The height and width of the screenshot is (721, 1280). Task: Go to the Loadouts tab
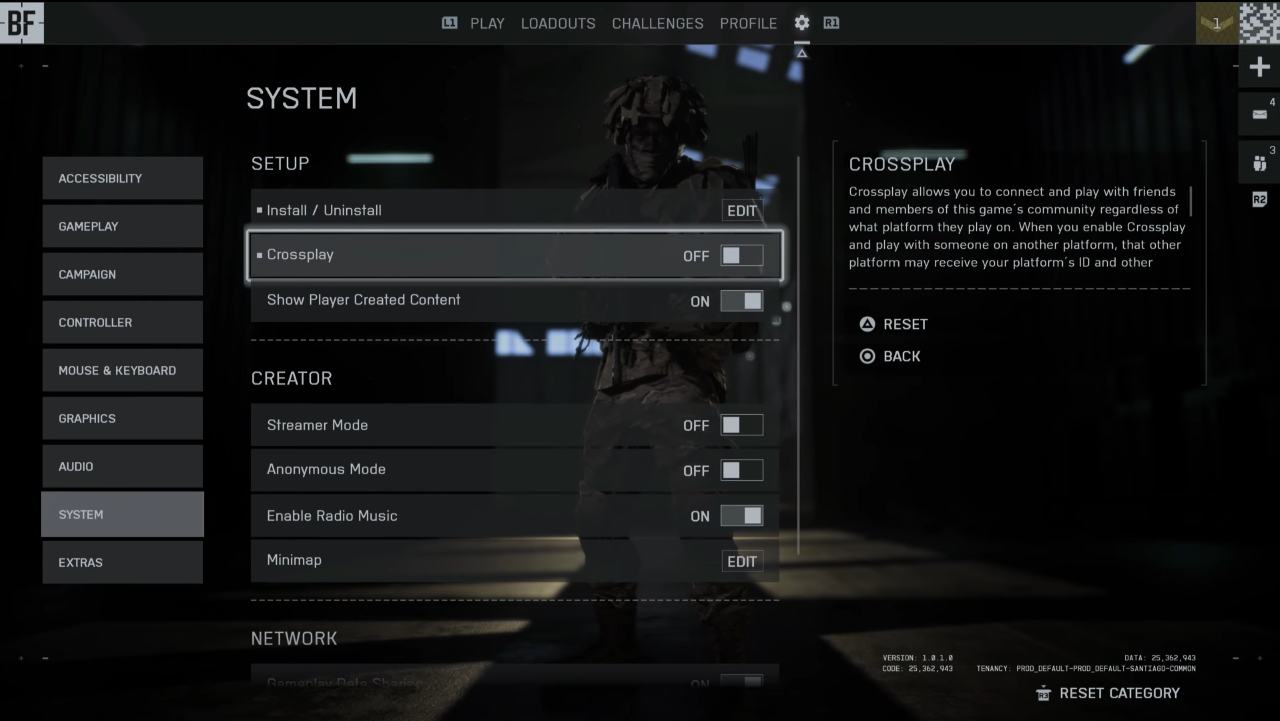pos(558,23)
